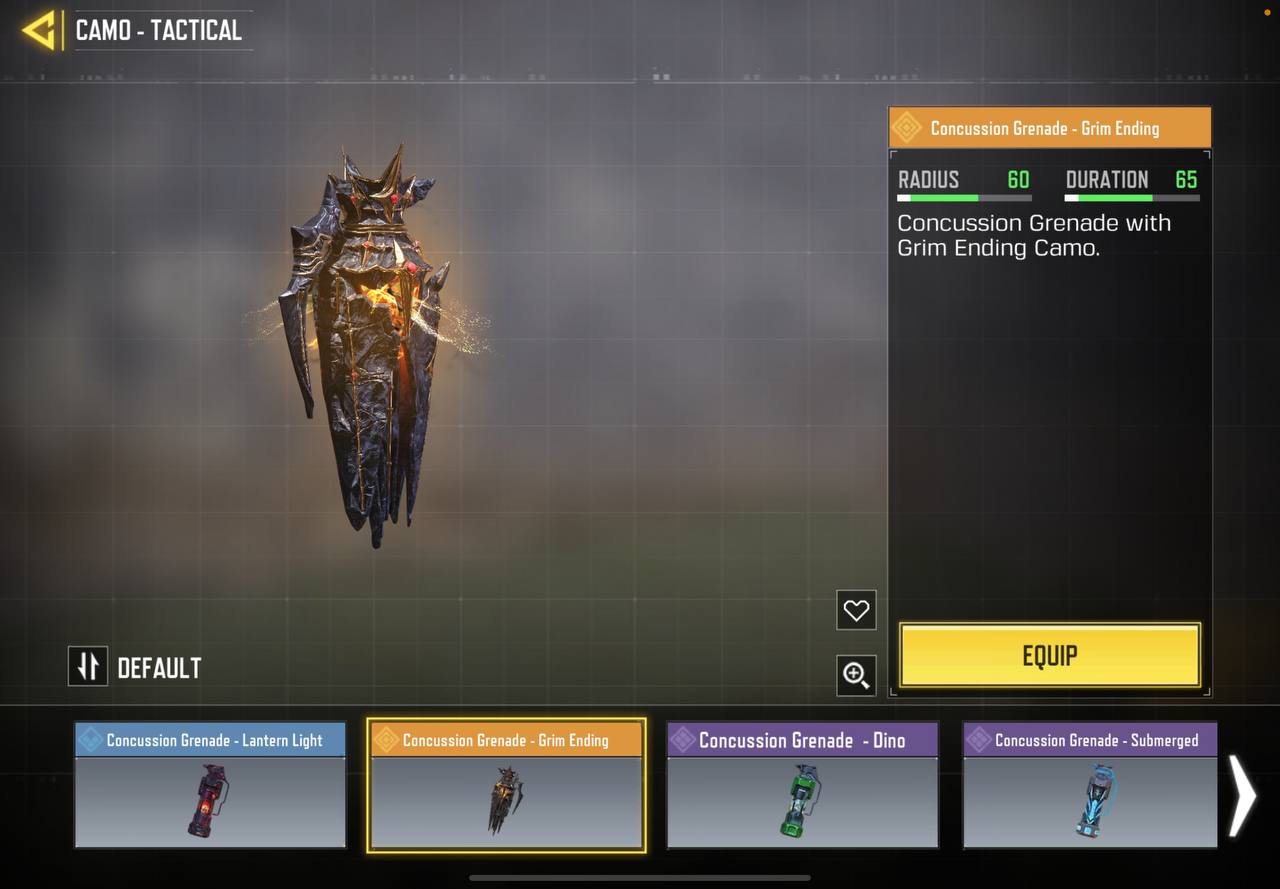Viewport: 1280px width, 889px height.
Task: Select the Lantern Light concussion grenade
Action: 210,786
